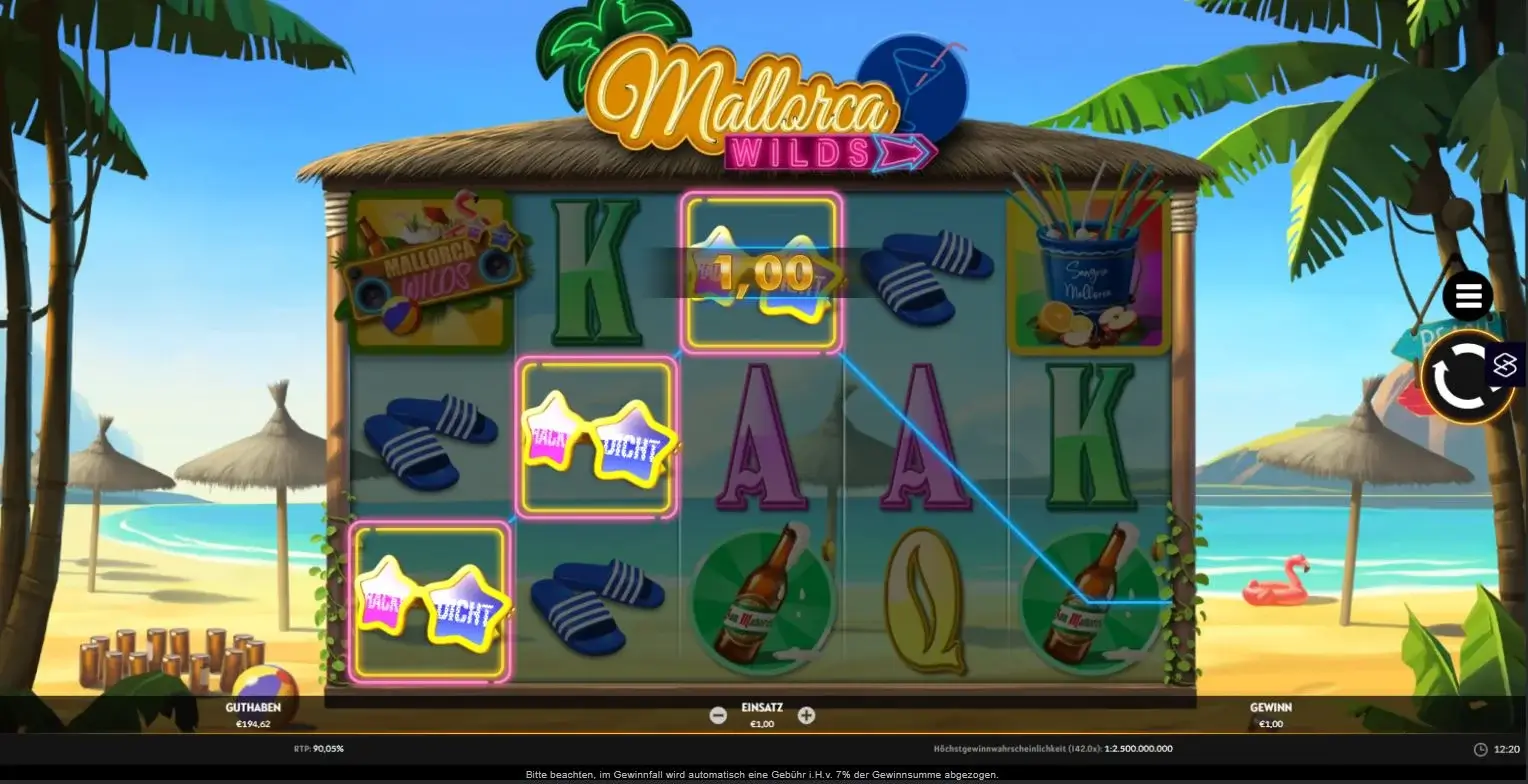
Task: Click the San Mallorca beer bottle symbol
Action: point(760,600)
